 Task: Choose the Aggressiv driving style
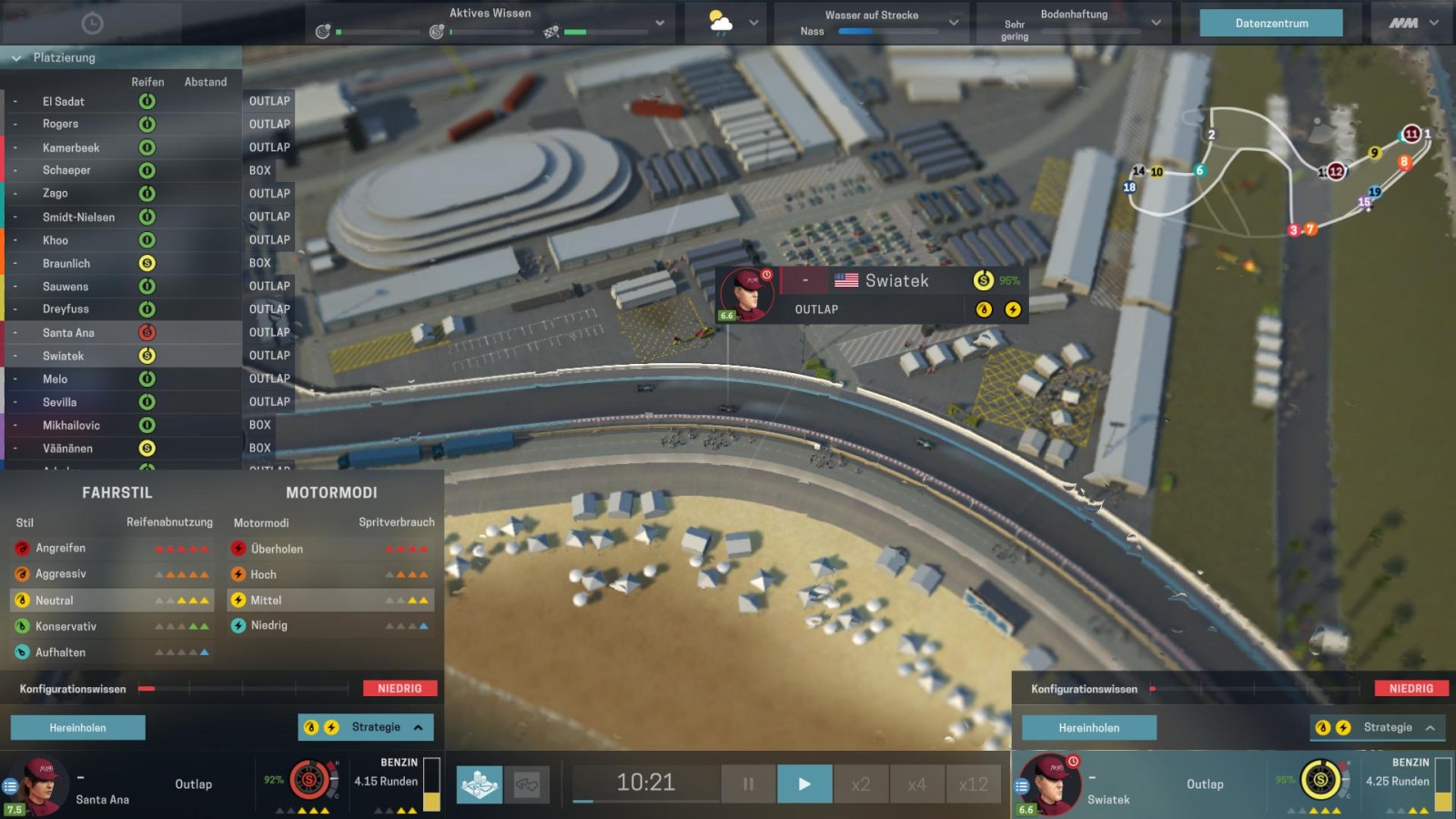60,574
